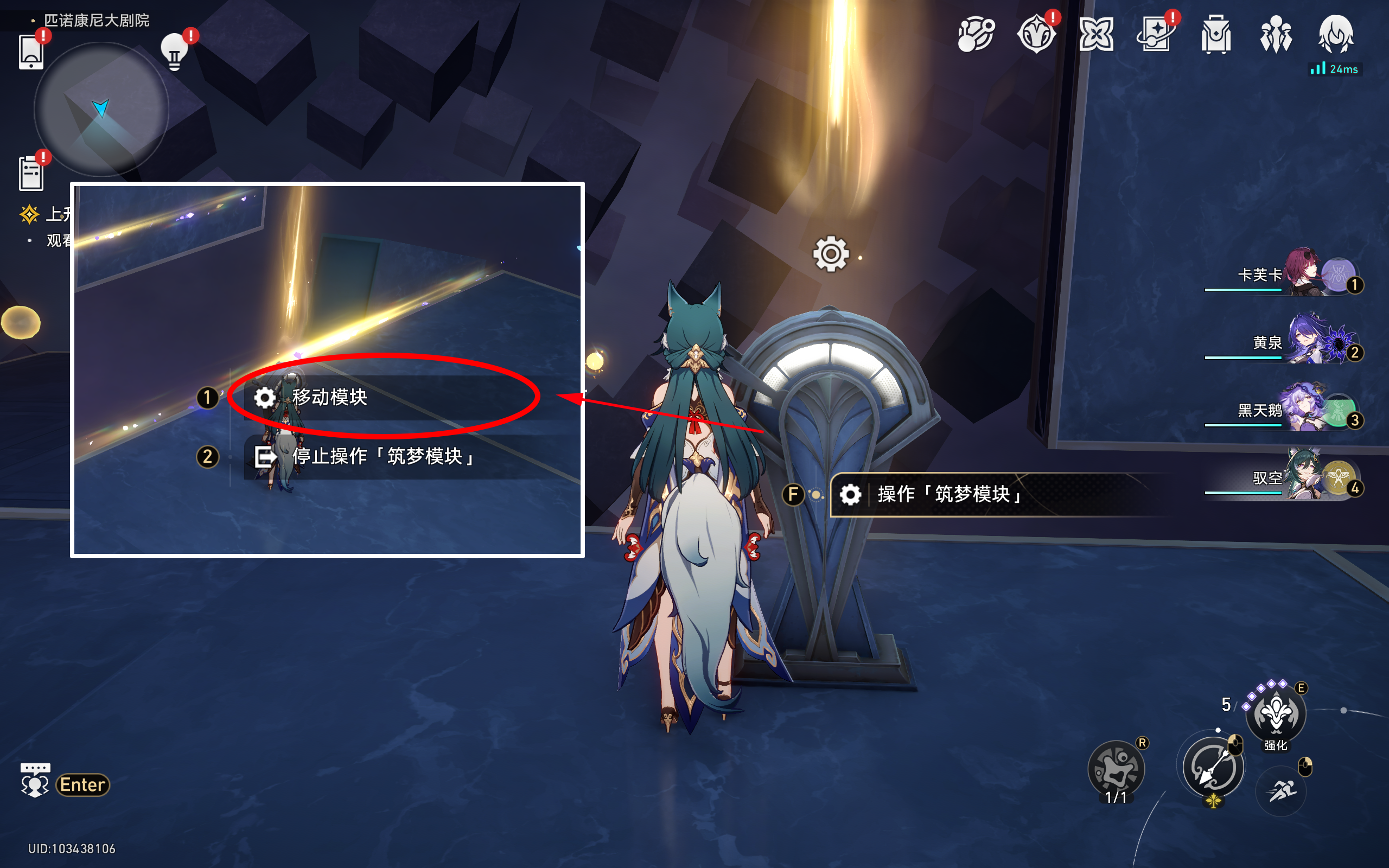Image resolution: width=1389 pixels, height=868 pixels.
Task: Toggle the sprint running icon
Action: pos(1281,792)
